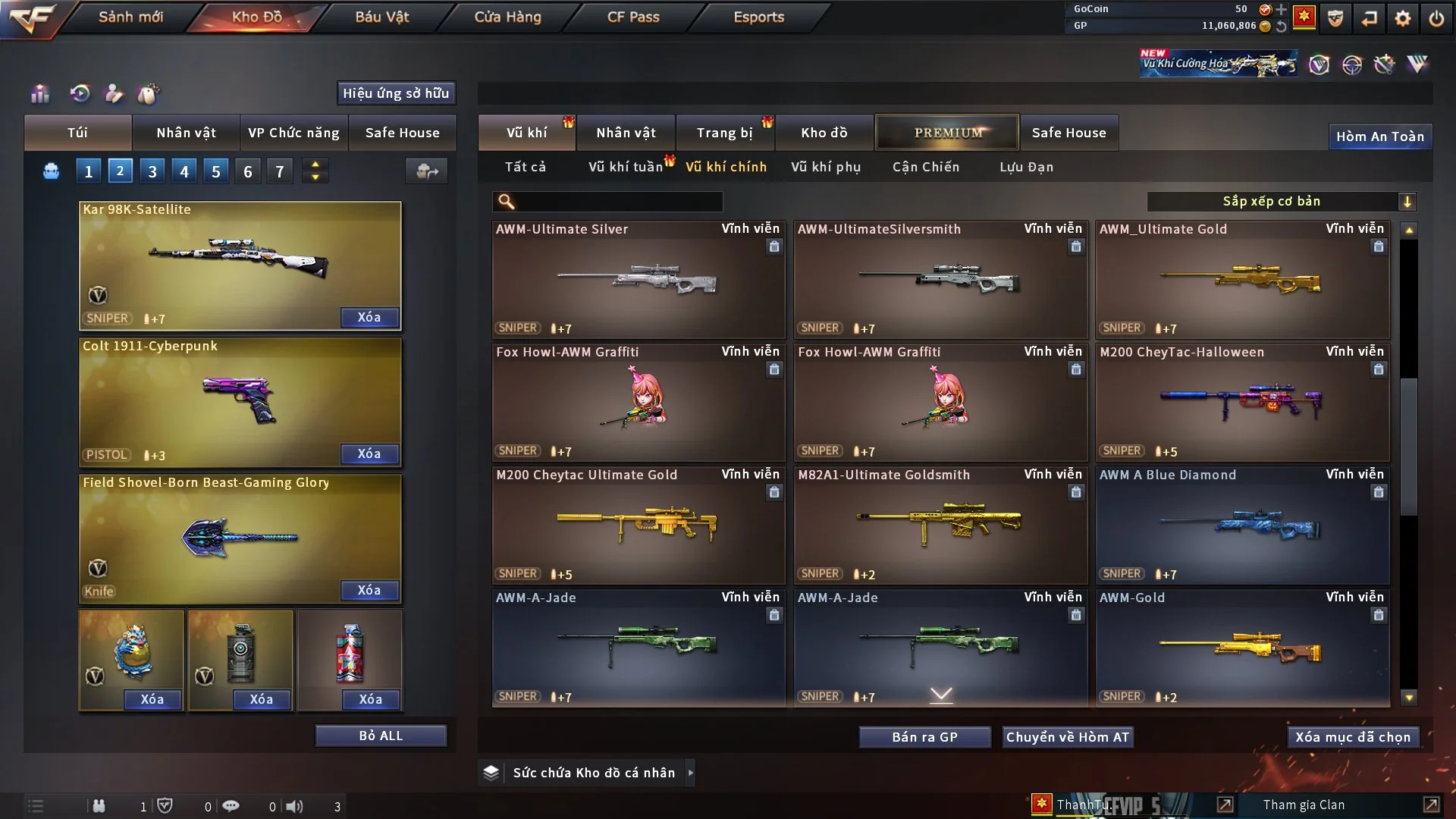Open the PREMIUM inventory tab
The width and height of the screenshot is (1456, 819).
point(947,133)
